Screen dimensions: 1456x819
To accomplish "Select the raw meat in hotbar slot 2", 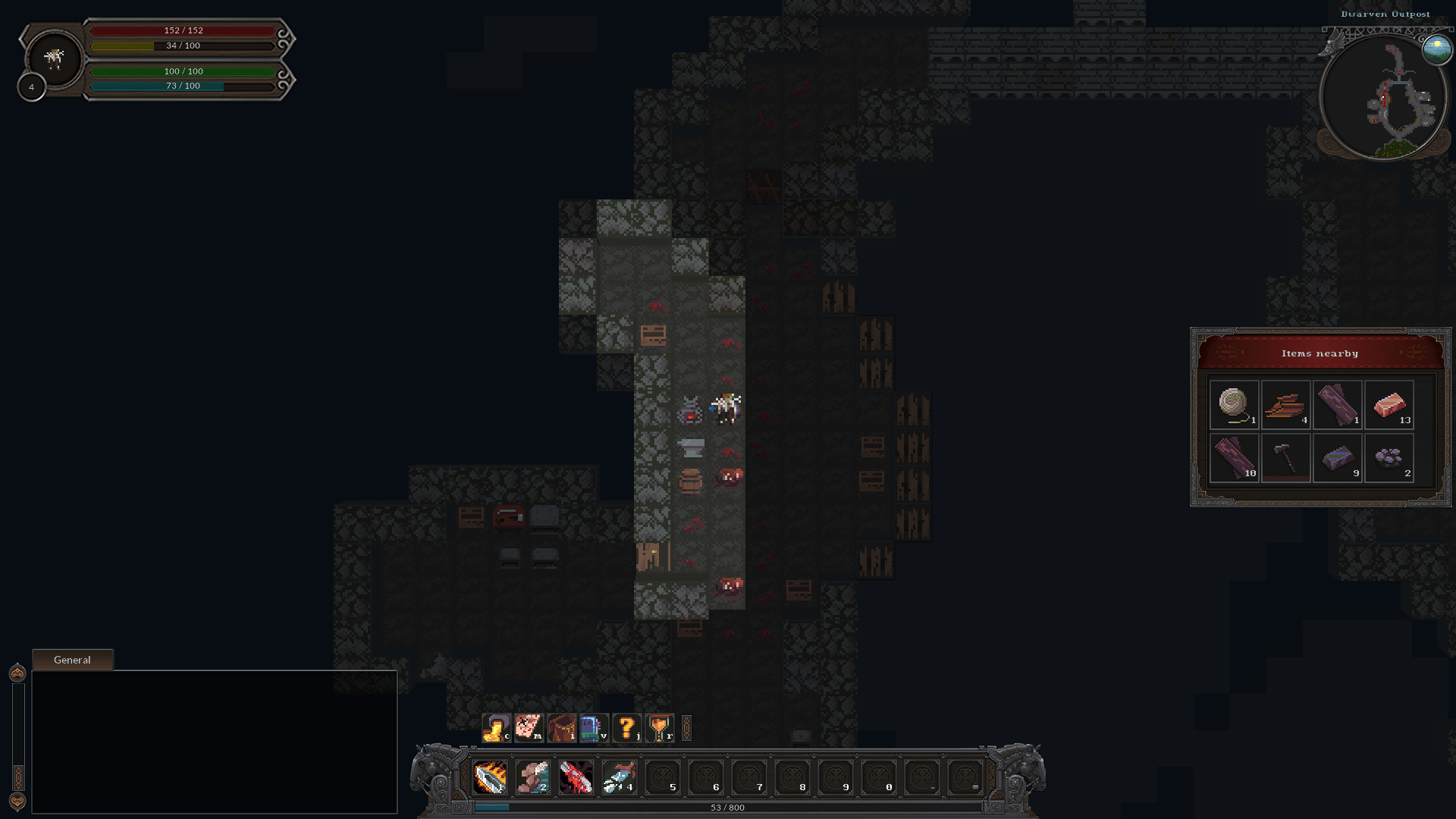I will pyautogui.click(x=534, y=777).
